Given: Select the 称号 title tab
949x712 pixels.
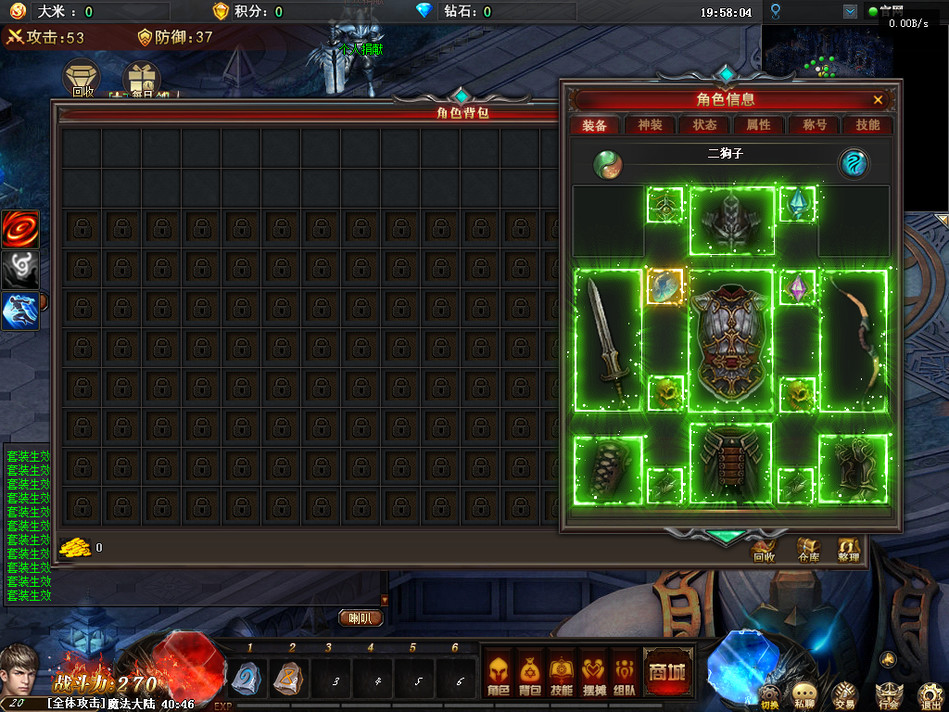Looking at the screenshot, I should point(814,125).
